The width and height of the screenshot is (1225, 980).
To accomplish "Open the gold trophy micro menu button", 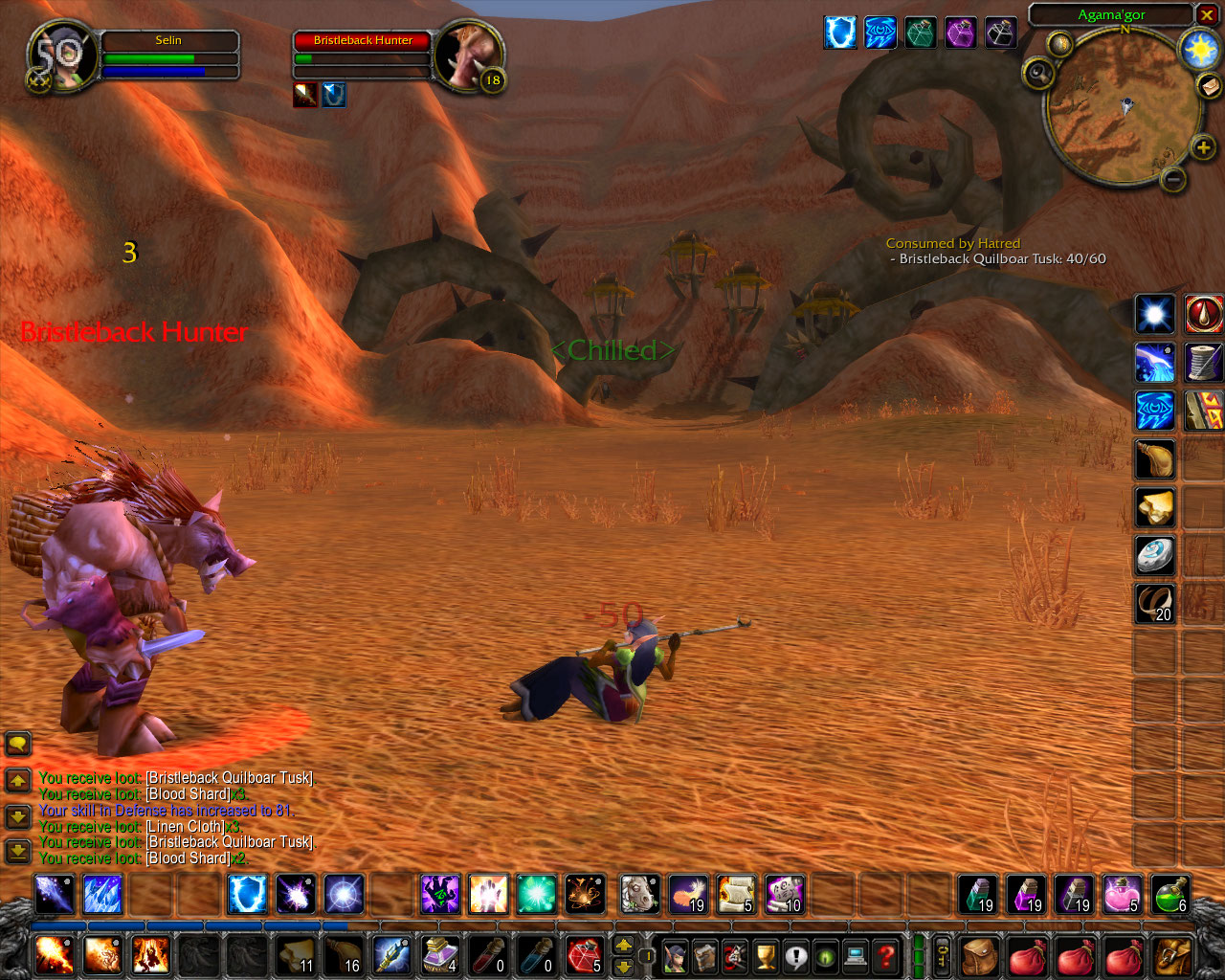I will point(765,955).
